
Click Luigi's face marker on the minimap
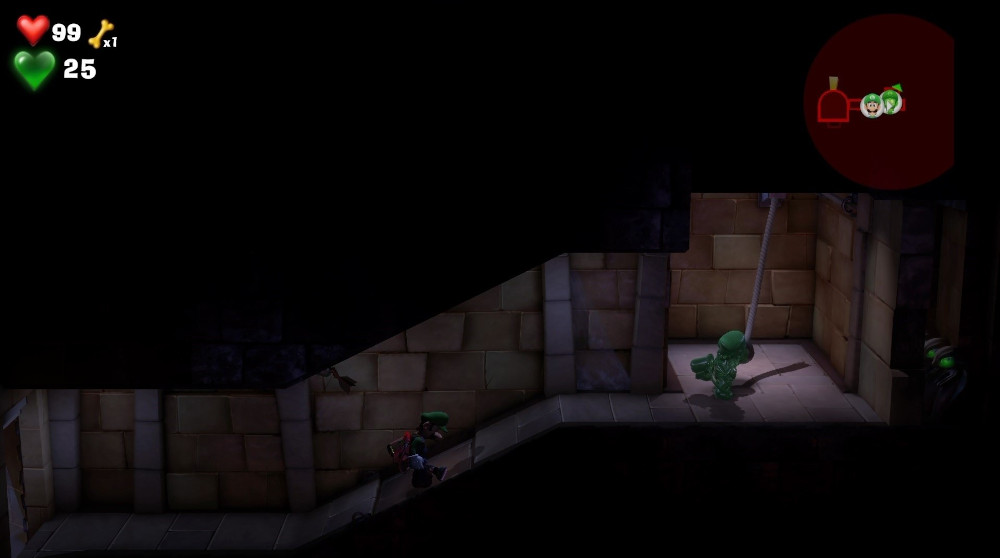pos(872,104)
